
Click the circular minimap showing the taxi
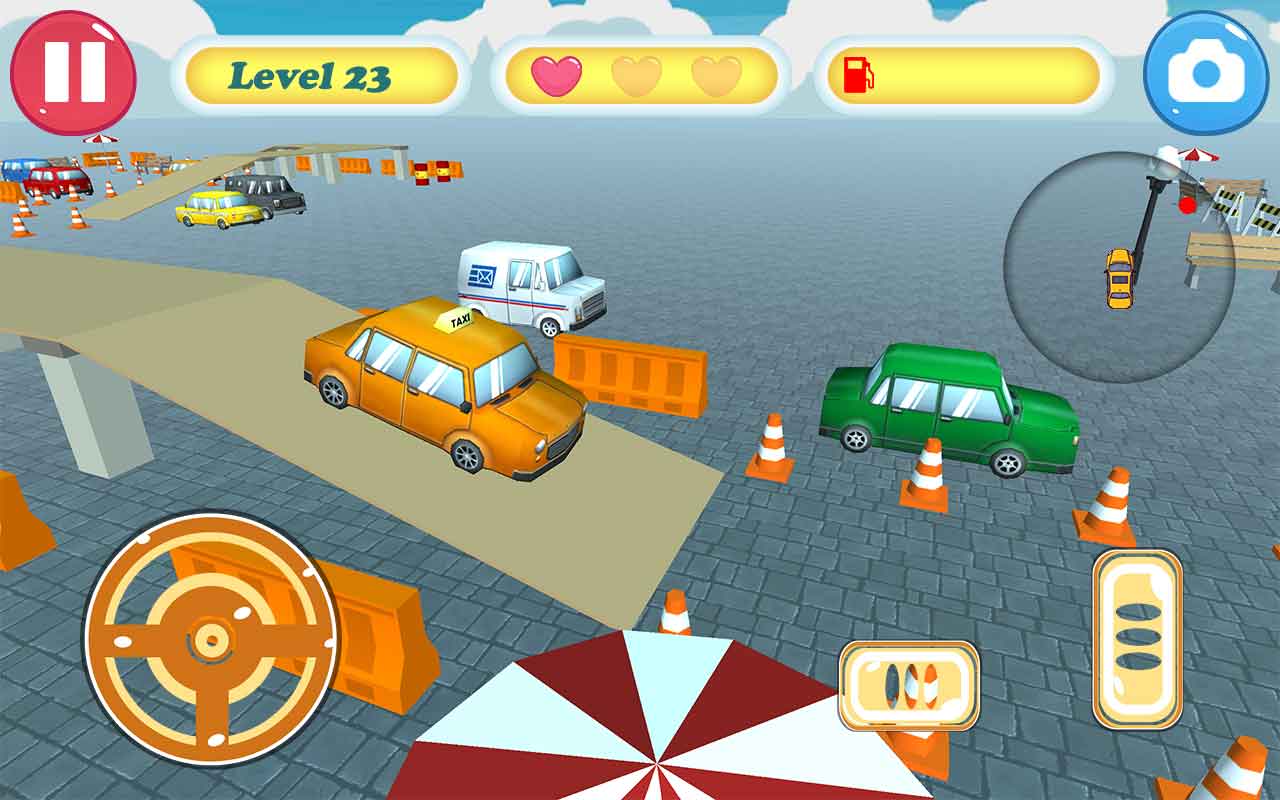coord(1119,267)
